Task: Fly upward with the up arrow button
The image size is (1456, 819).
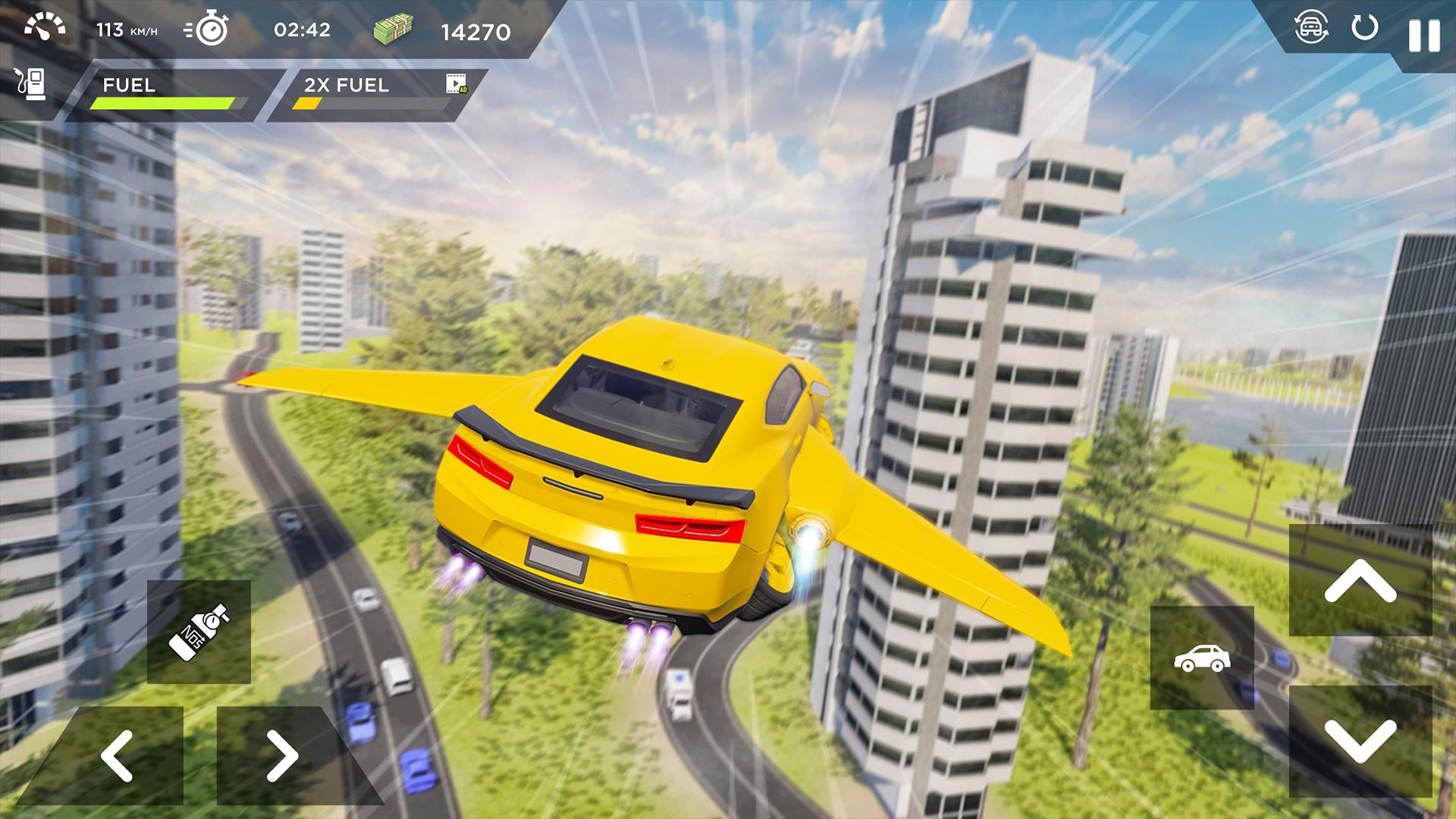Action: pos(1360,582)
